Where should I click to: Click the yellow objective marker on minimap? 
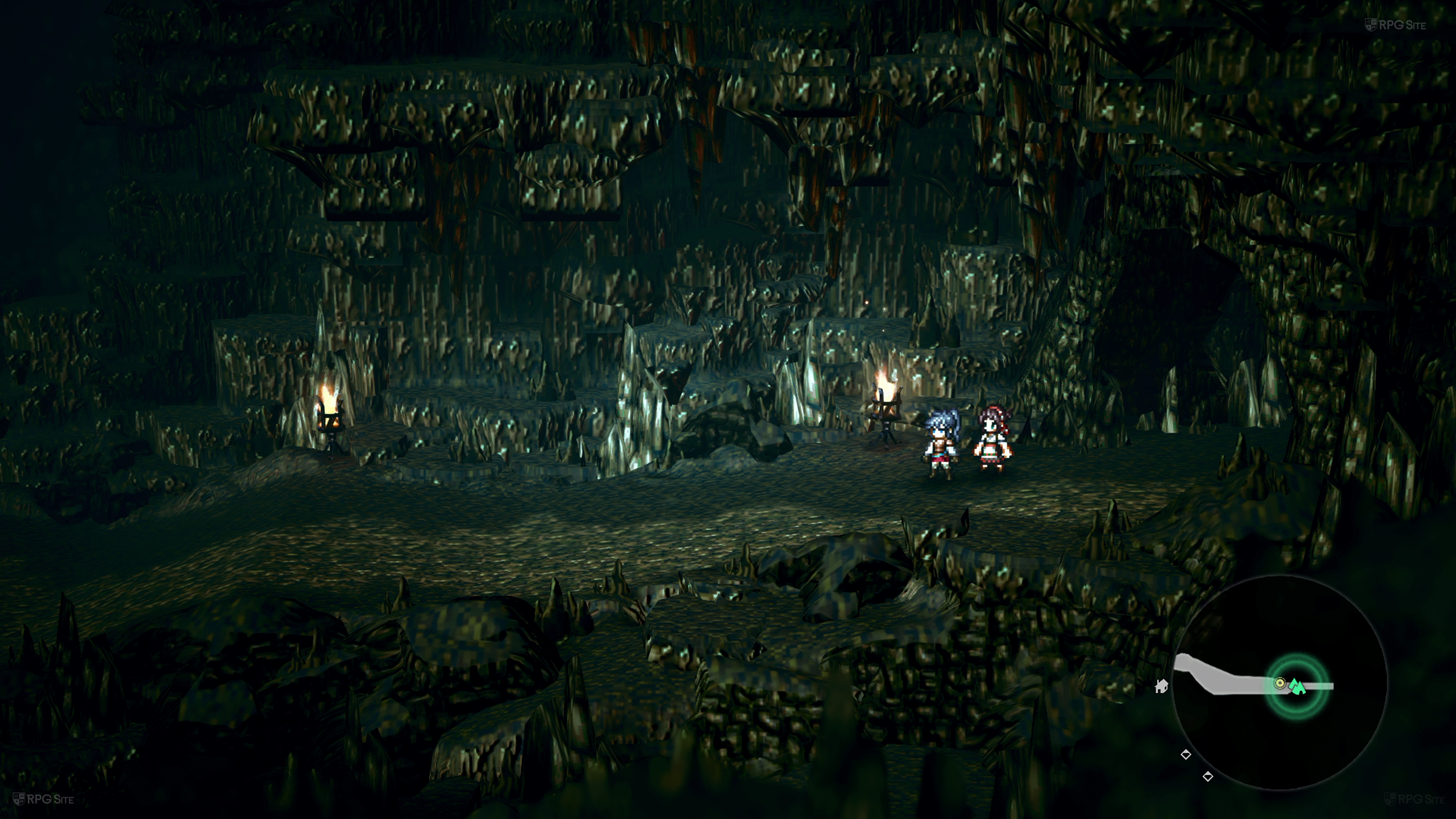pyautogui.click(x=1280, y=683)
